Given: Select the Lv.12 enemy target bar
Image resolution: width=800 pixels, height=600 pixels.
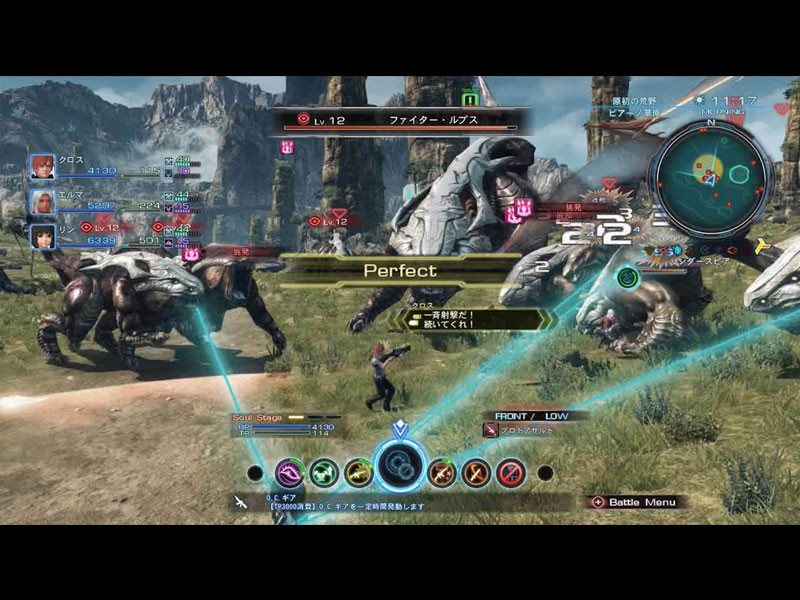Looking at the screenshot, I should pyautogui.click(x=400, y=122).
